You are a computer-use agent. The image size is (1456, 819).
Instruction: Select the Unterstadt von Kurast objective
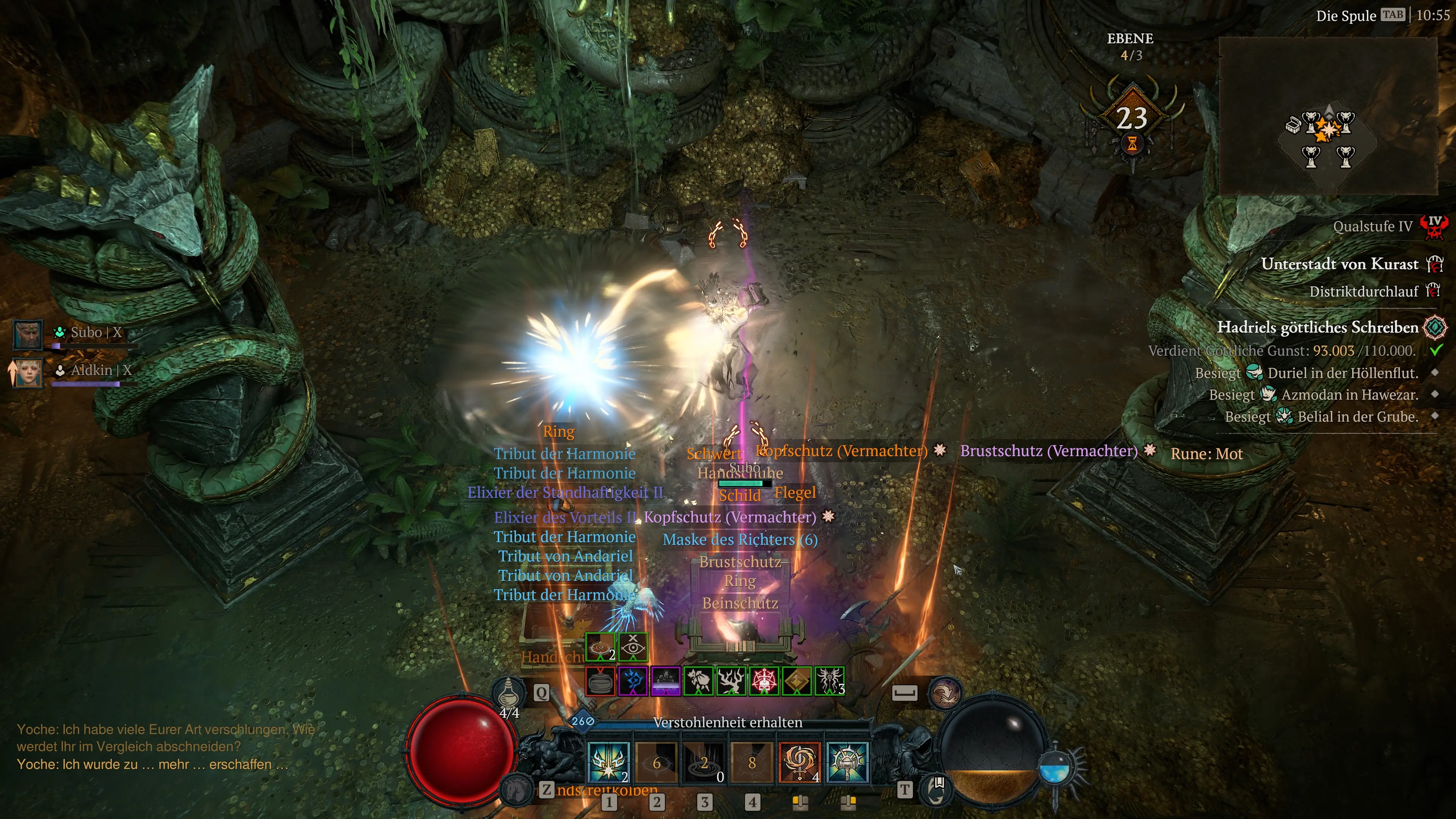pyautogui.click(x=1339, y=264)
